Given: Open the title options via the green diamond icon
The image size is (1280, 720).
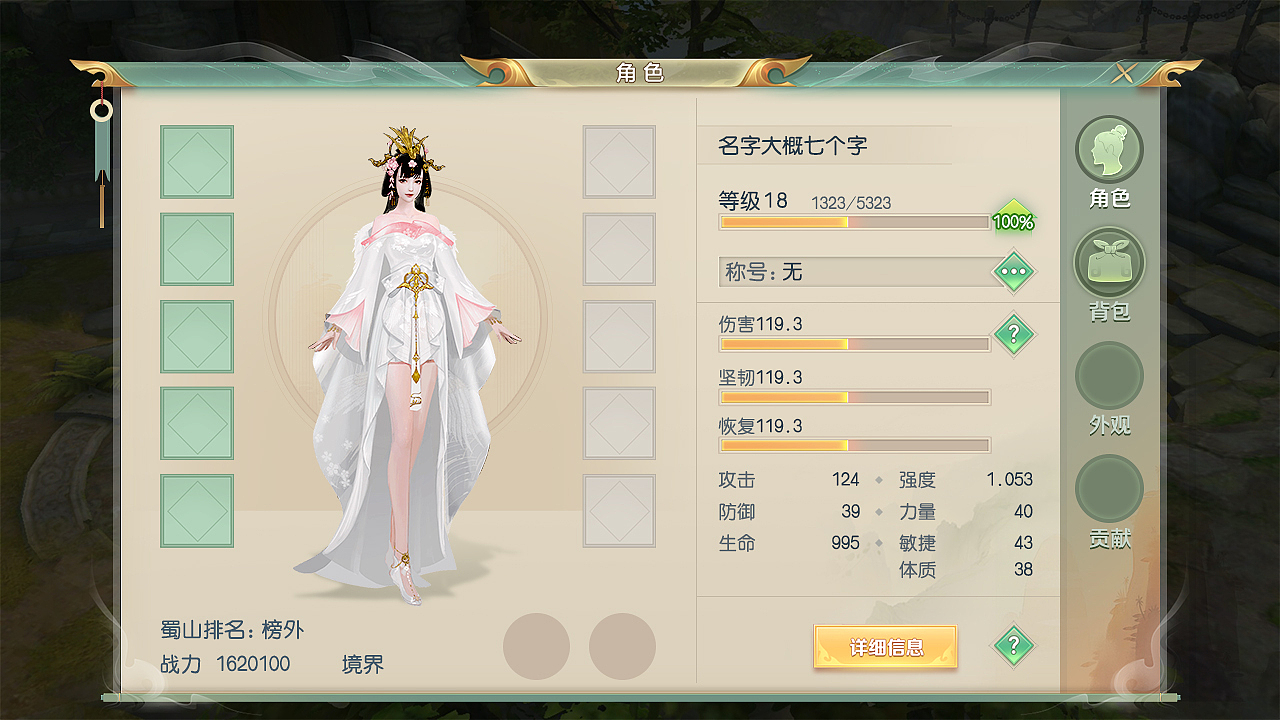Looking at the screenshot, I should (x=1012, y=271).
